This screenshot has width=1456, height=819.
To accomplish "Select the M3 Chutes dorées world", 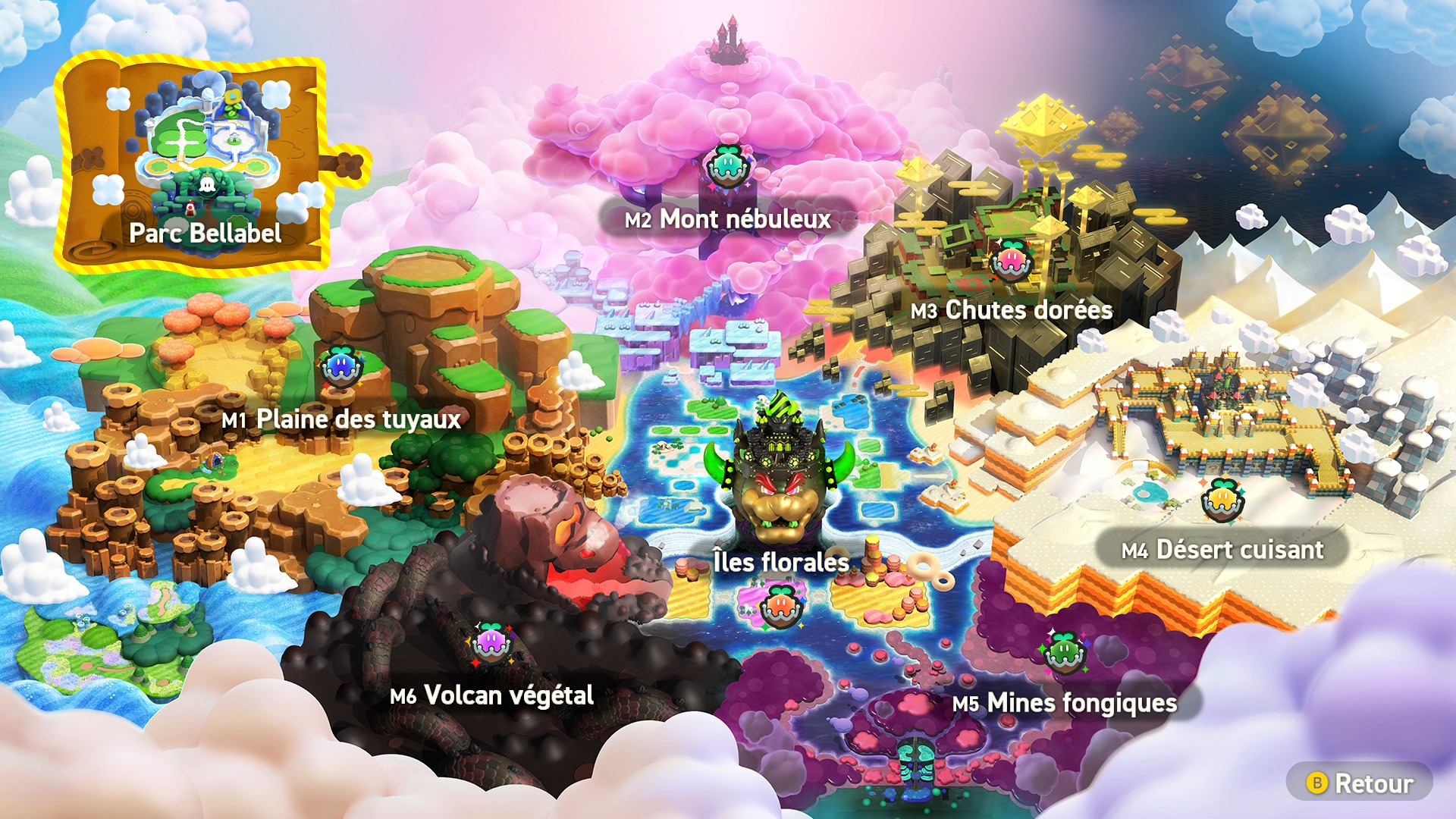I will pos(1012,309).
